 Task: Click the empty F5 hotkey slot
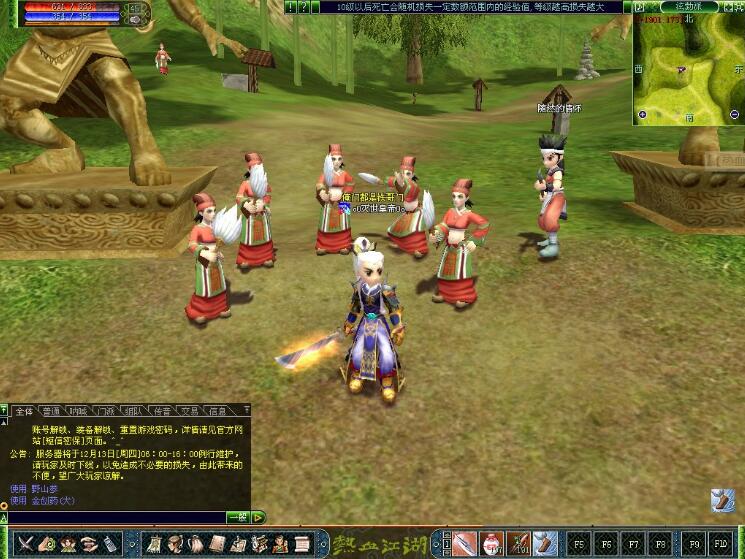[579, 543]
